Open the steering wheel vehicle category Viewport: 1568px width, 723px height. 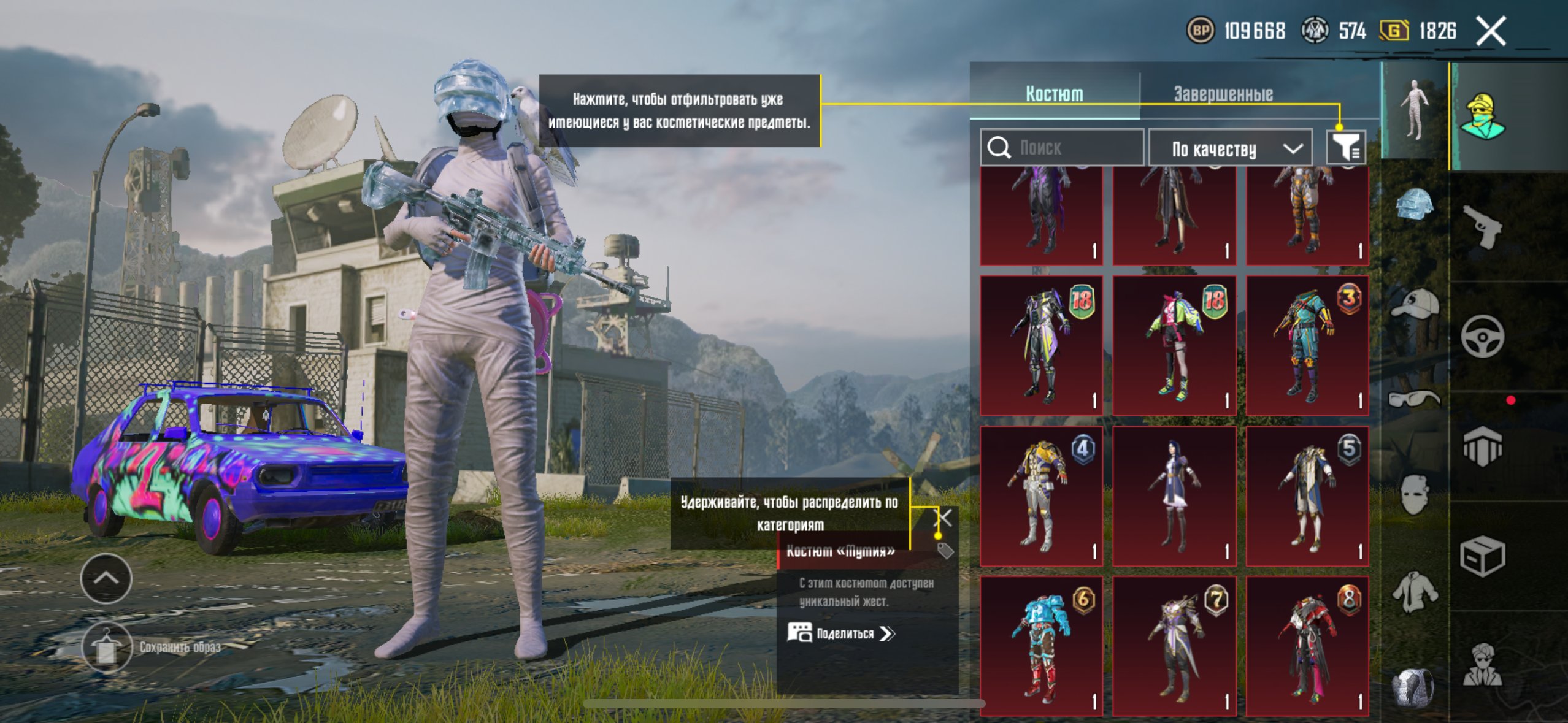pos(1483,336)
